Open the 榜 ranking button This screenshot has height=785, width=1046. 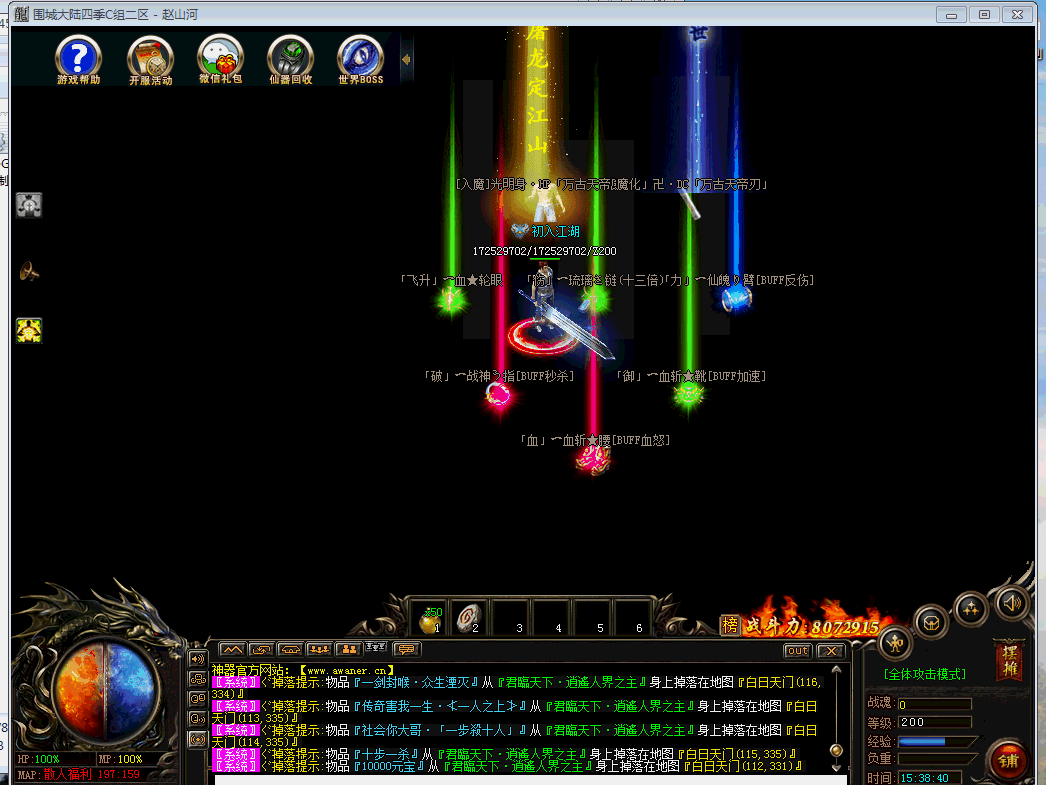(730, 626)
